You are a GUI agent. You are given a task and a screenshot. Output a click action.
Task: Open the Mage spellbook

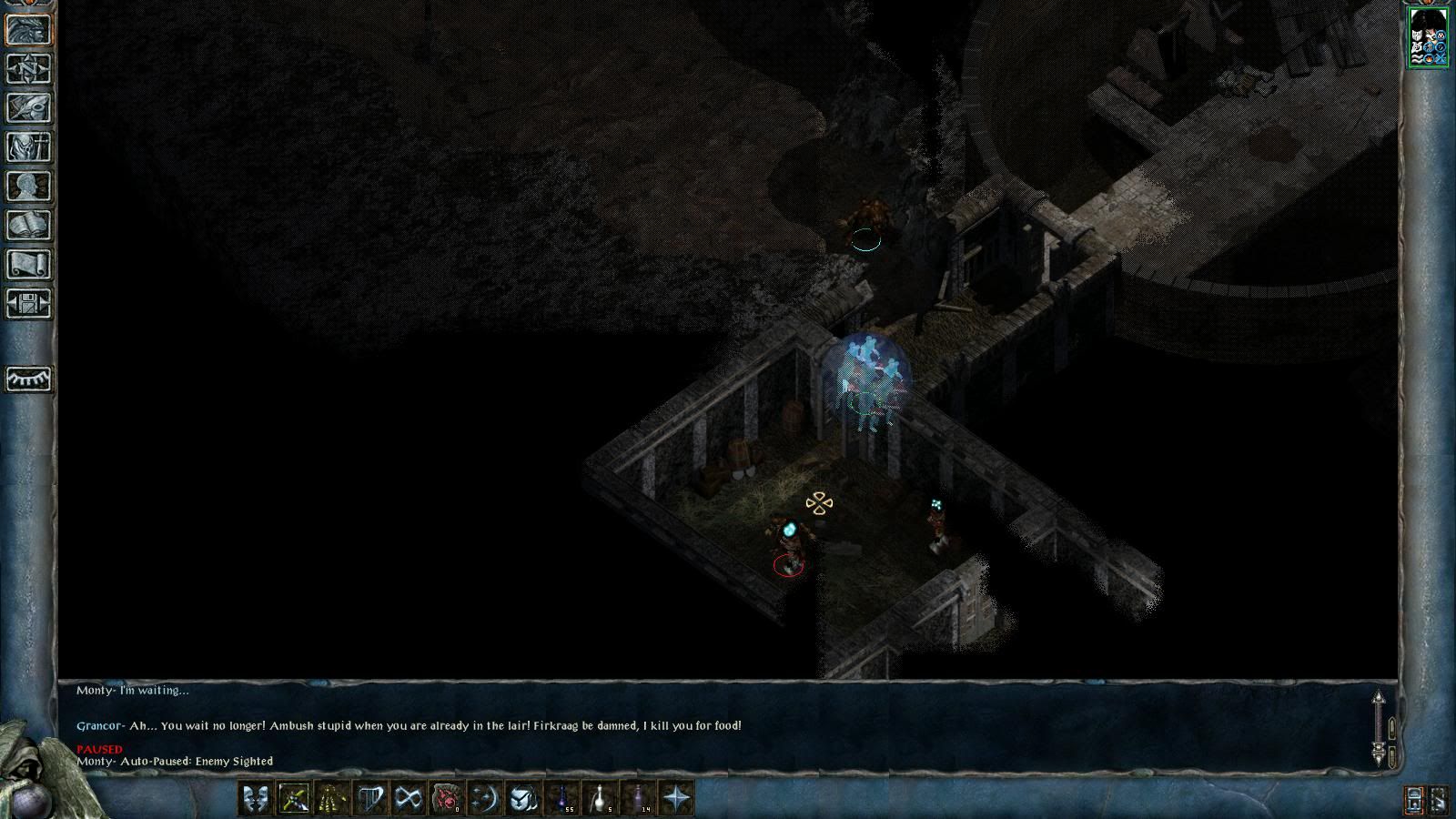pos(29,225)
